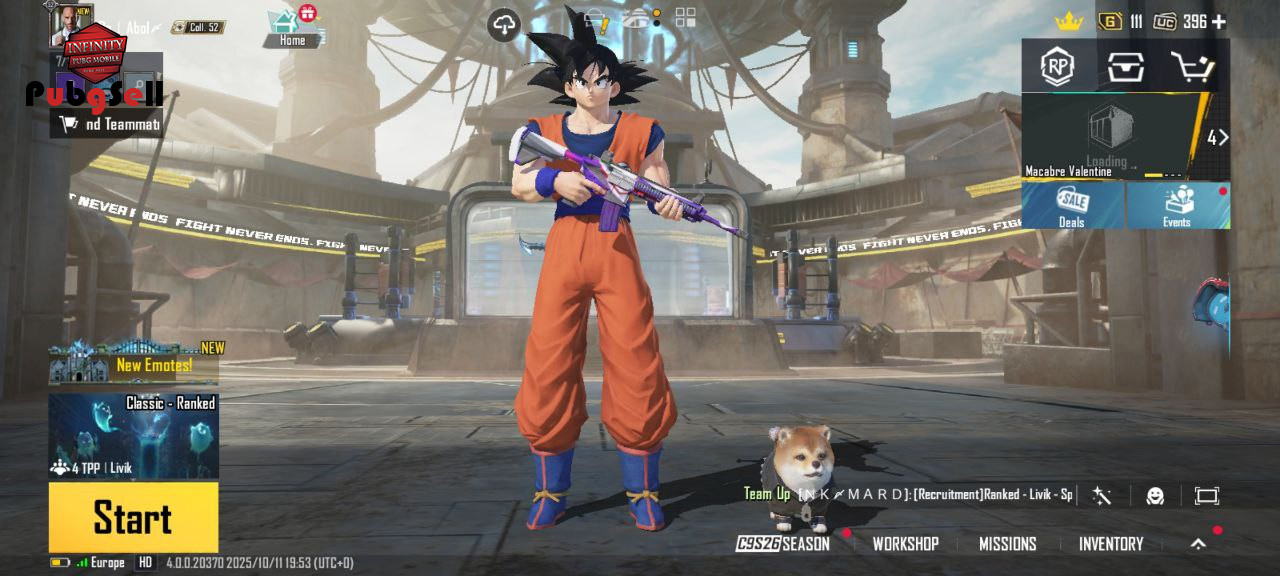Image resolution: width=1280 pixels, height=576 pixels.
Task: Open the Events page
Action: click(1177, 205)
